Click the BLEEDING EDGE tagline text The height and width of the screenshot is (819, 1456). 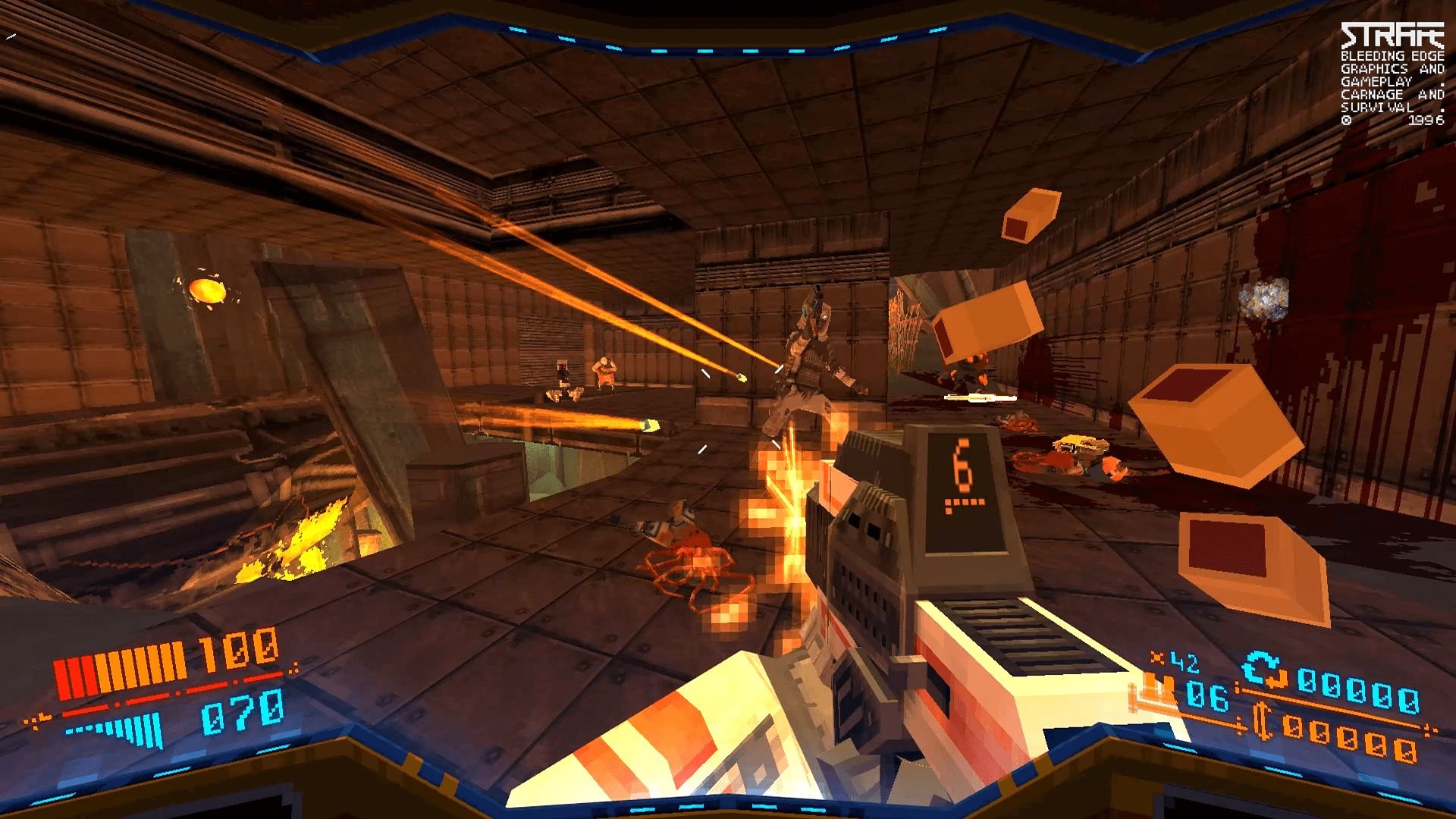pos(1392,56)
